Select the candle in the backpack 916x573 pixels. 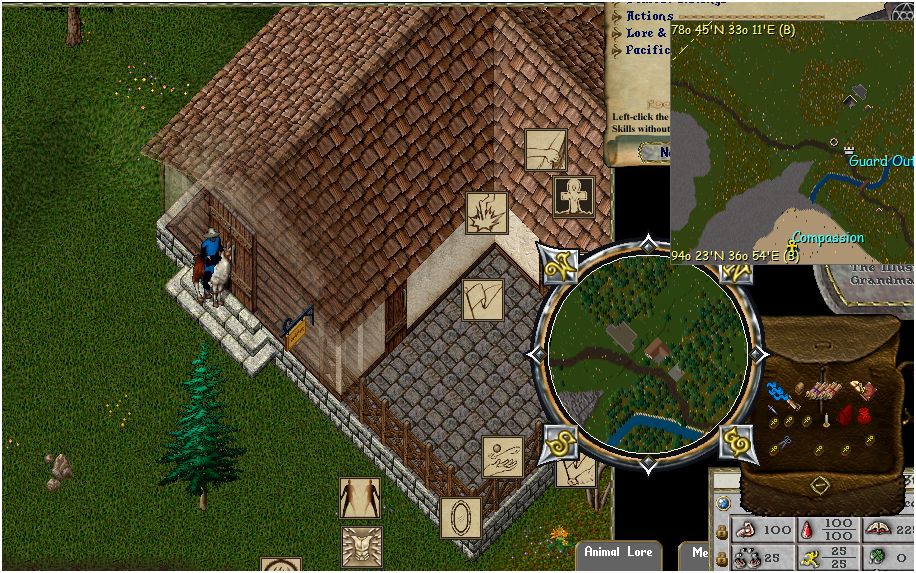pyautogui.click(x=827, y=421)
